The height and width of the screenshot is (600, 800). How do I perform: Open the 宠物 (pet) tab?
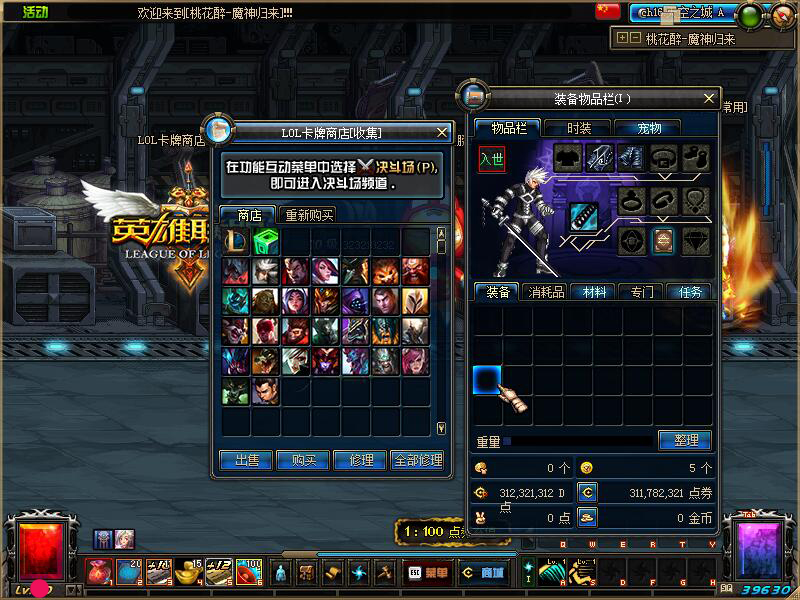pos(657,128)
